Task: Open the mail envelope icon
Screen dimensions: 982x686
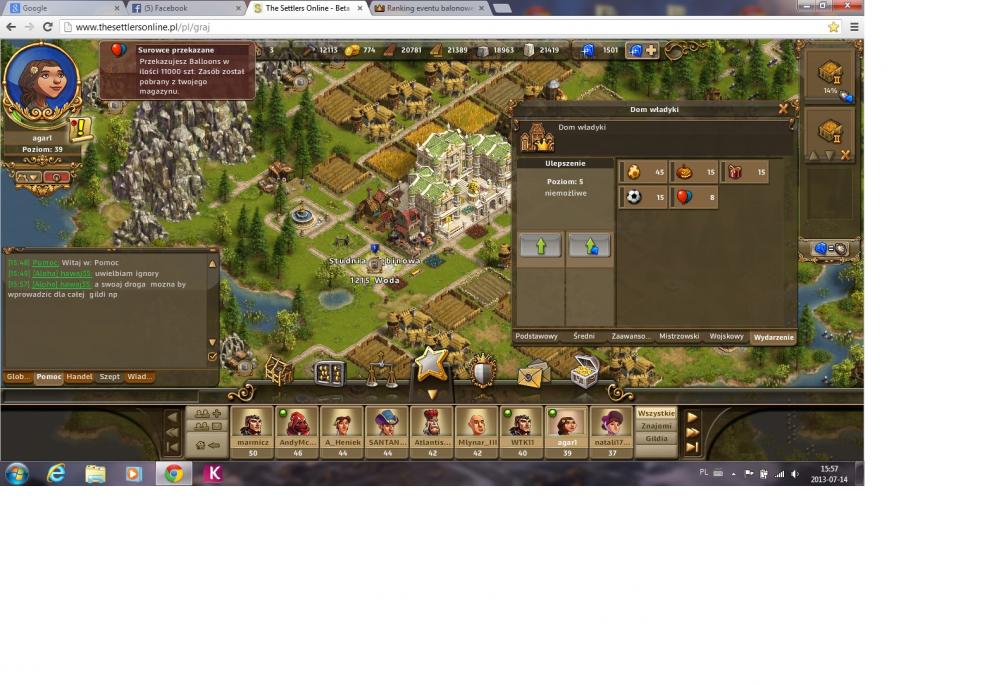Action: click(x=533, y=374)
